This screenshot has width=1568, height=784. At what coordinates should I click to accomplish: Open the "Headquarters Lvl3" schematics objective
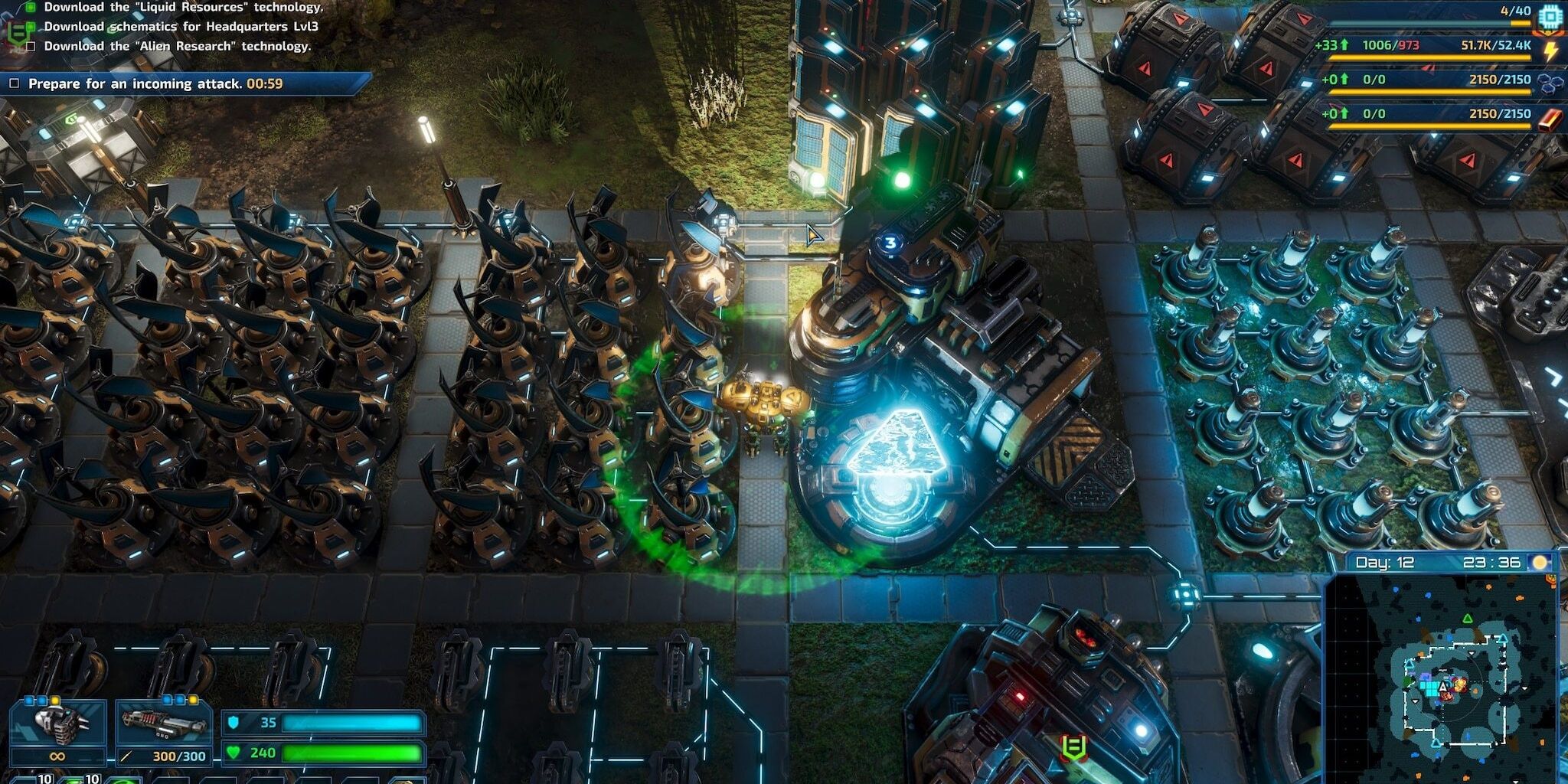[181, 26]
